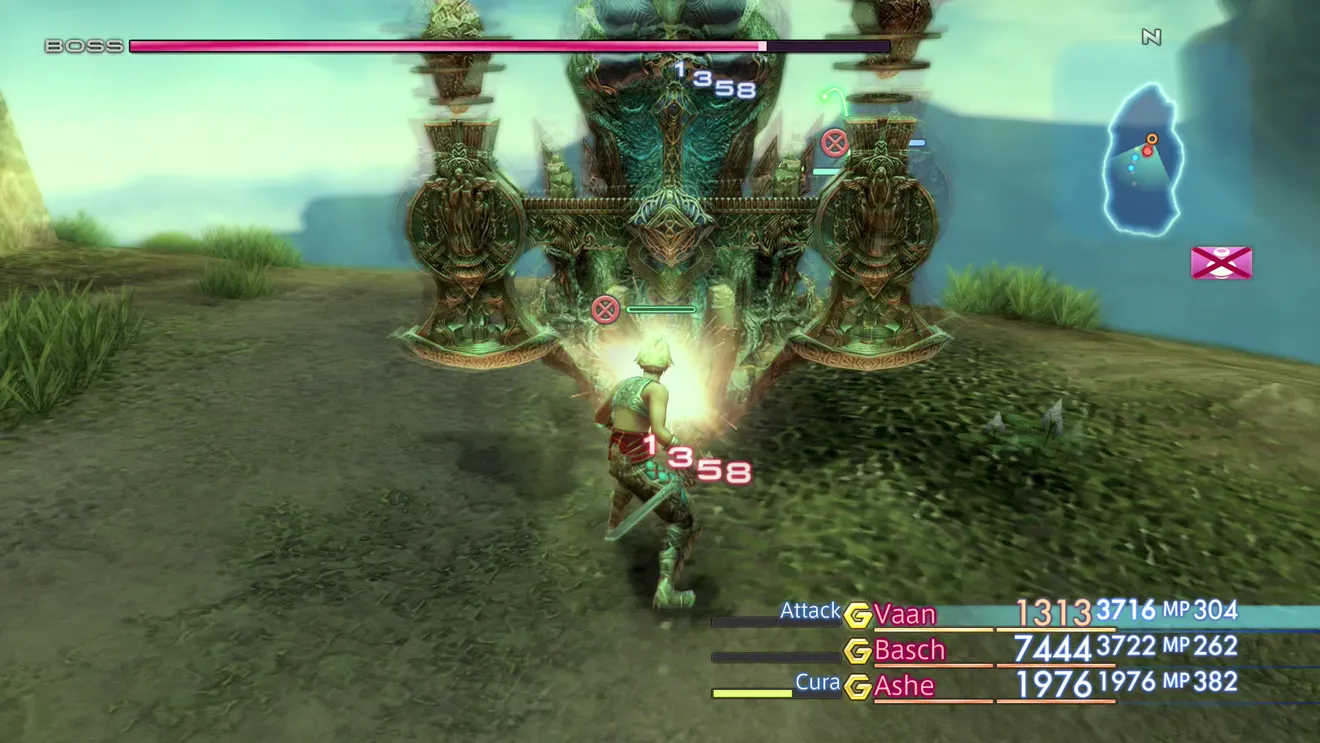Toggle the gambit icon beside Vaan

pos(857,614)
